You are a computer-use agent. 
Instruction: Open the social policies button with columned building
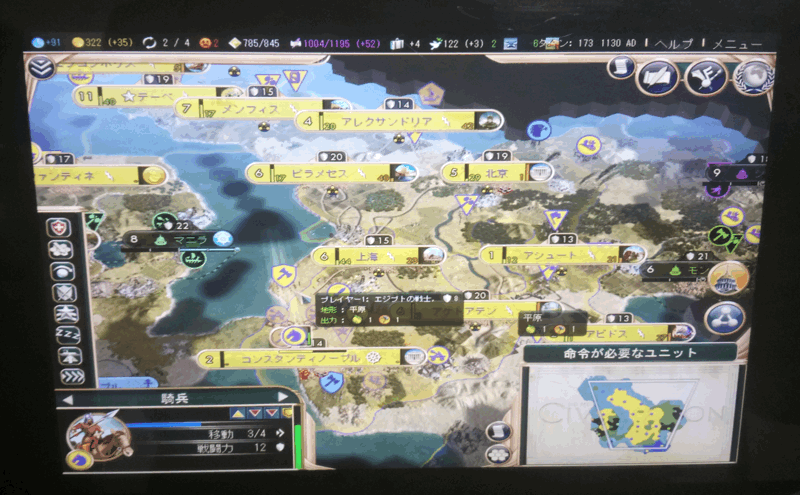pos(729,277)
